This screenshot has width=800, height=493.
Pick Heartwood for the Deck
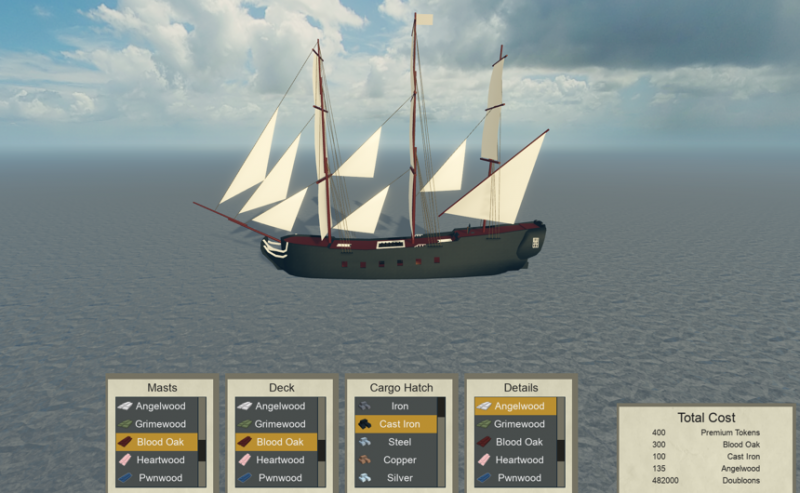pos(276,460)
